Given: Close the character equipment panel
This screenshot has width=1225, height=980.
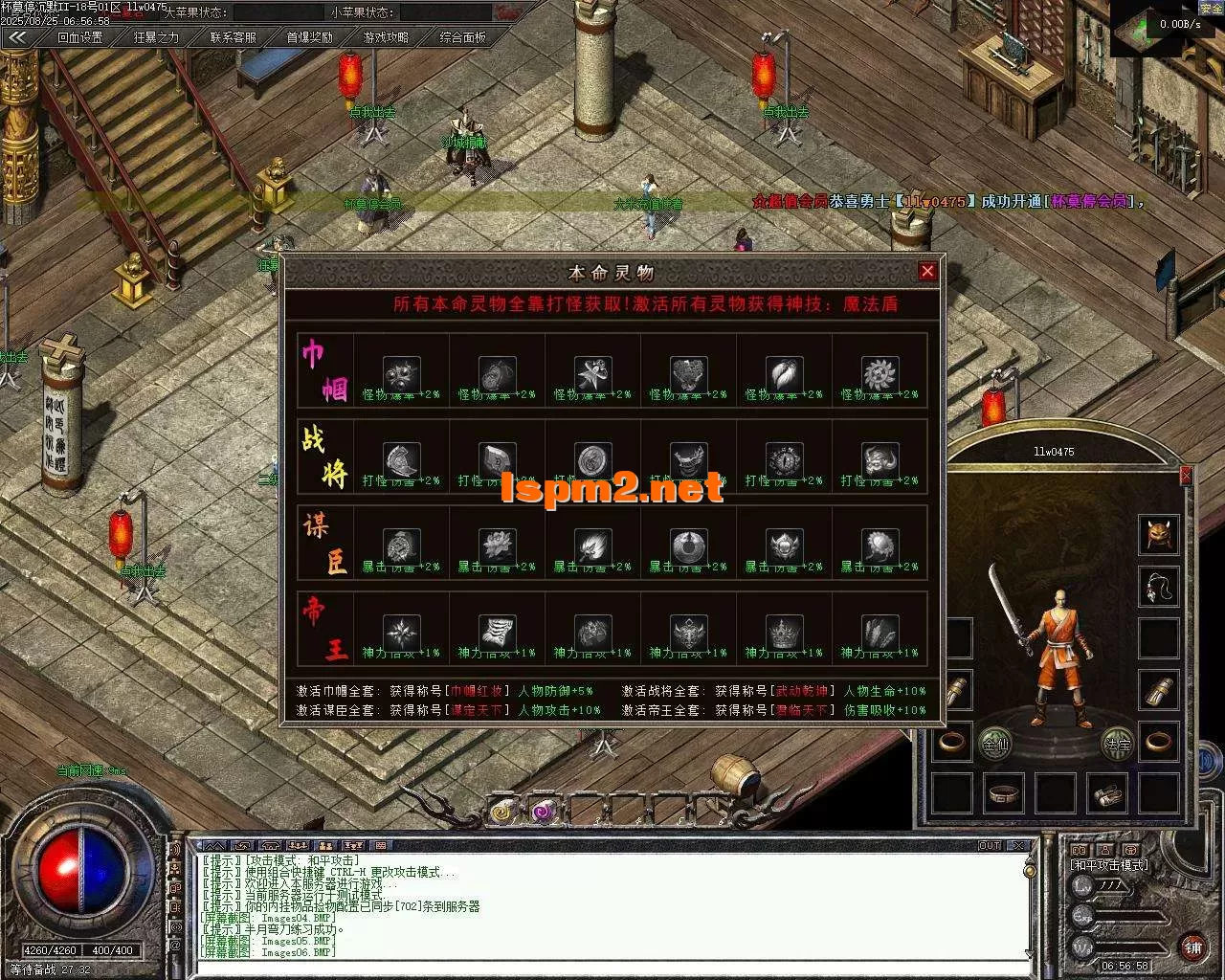Looking at the screenshot, I should 1186,475.
